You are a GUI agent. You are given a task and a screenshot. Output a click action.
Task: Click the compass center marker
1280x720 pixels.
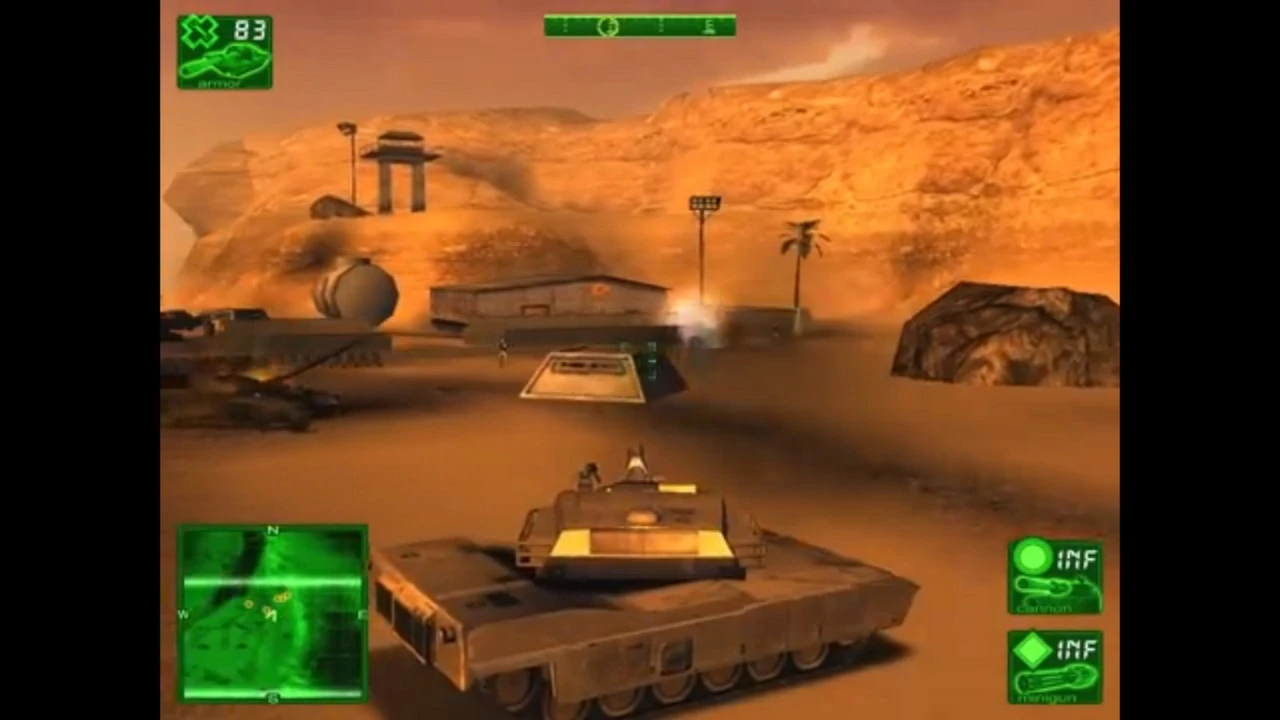608,27
